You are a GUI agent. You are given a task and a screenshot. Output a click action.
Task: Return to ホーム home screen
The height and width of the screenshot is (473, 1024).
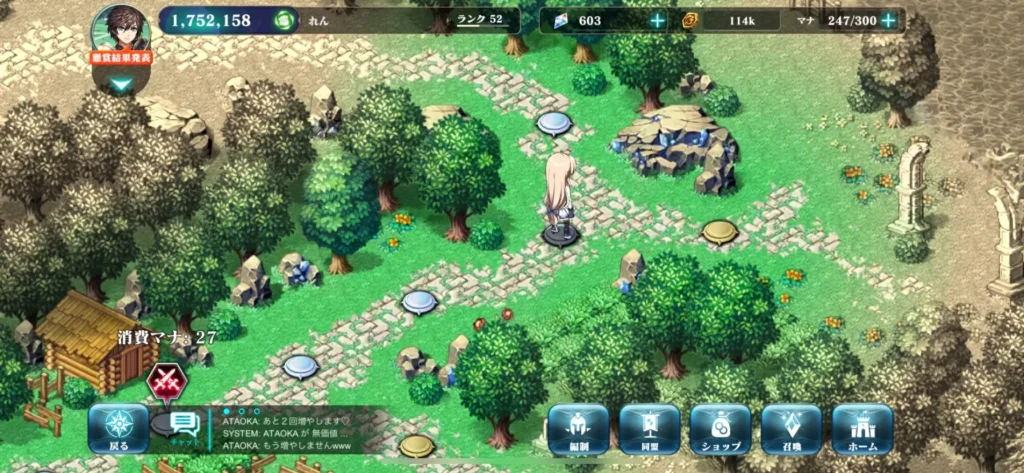click(862, 429)
